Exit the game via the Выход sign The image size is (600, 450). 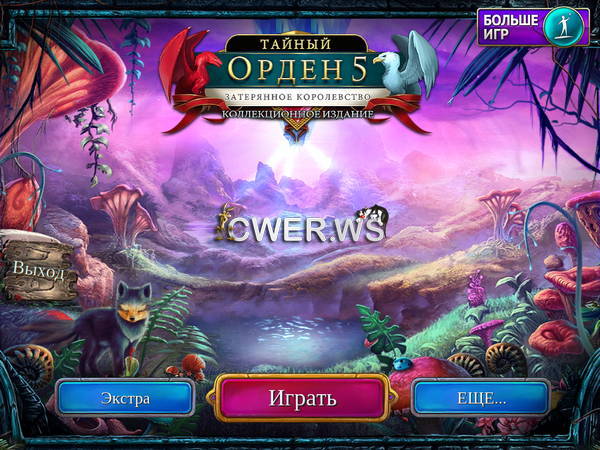tap(39, 271)
